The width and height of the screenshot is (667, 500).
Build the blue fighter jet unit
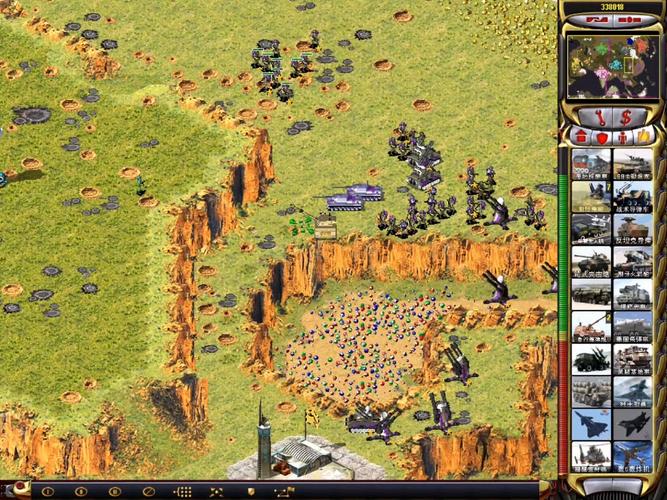pyautogui.click(x=590, y=423)
